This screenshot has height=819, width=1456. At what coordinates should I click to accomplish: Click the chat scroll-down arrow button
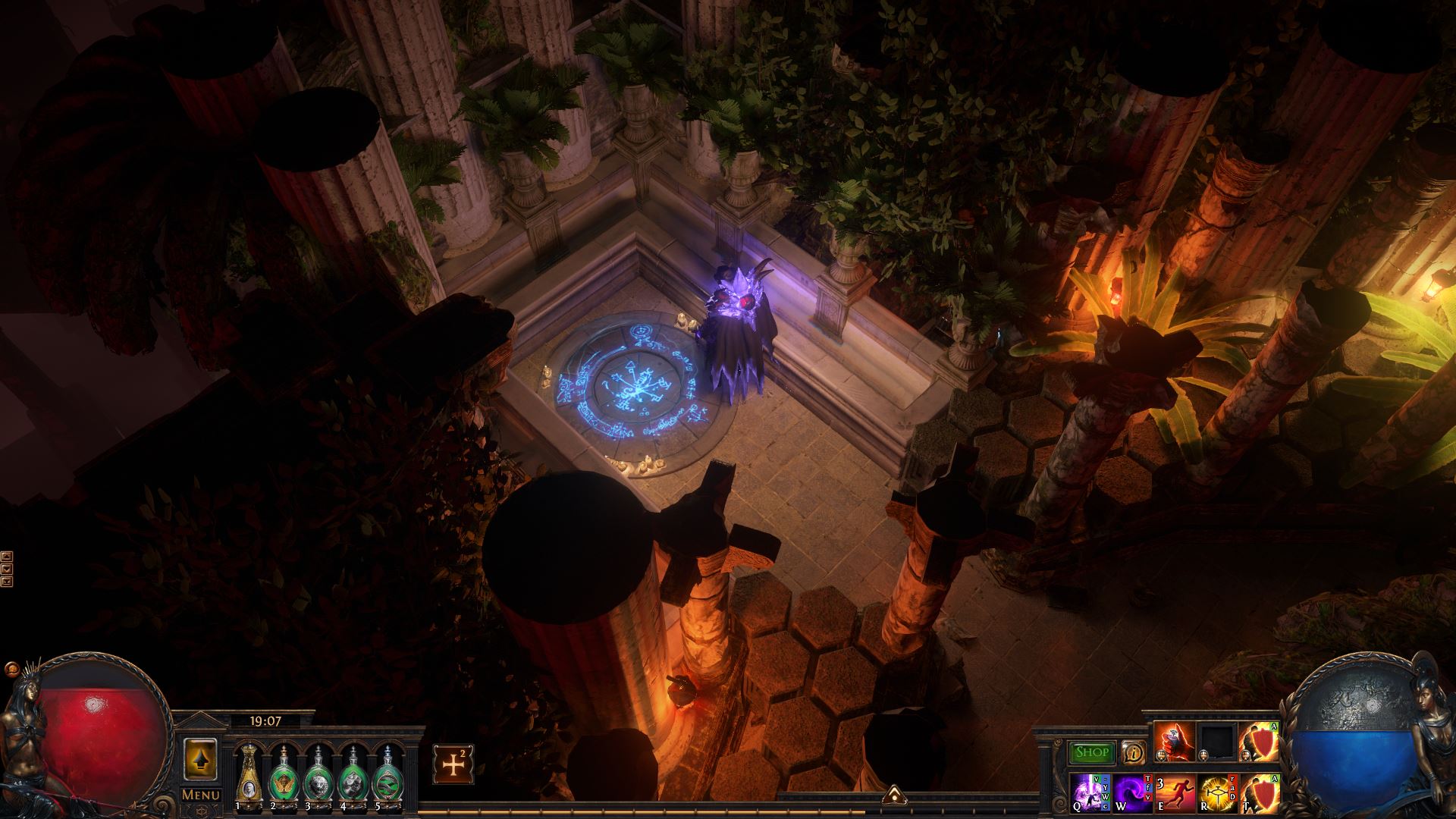7,568
